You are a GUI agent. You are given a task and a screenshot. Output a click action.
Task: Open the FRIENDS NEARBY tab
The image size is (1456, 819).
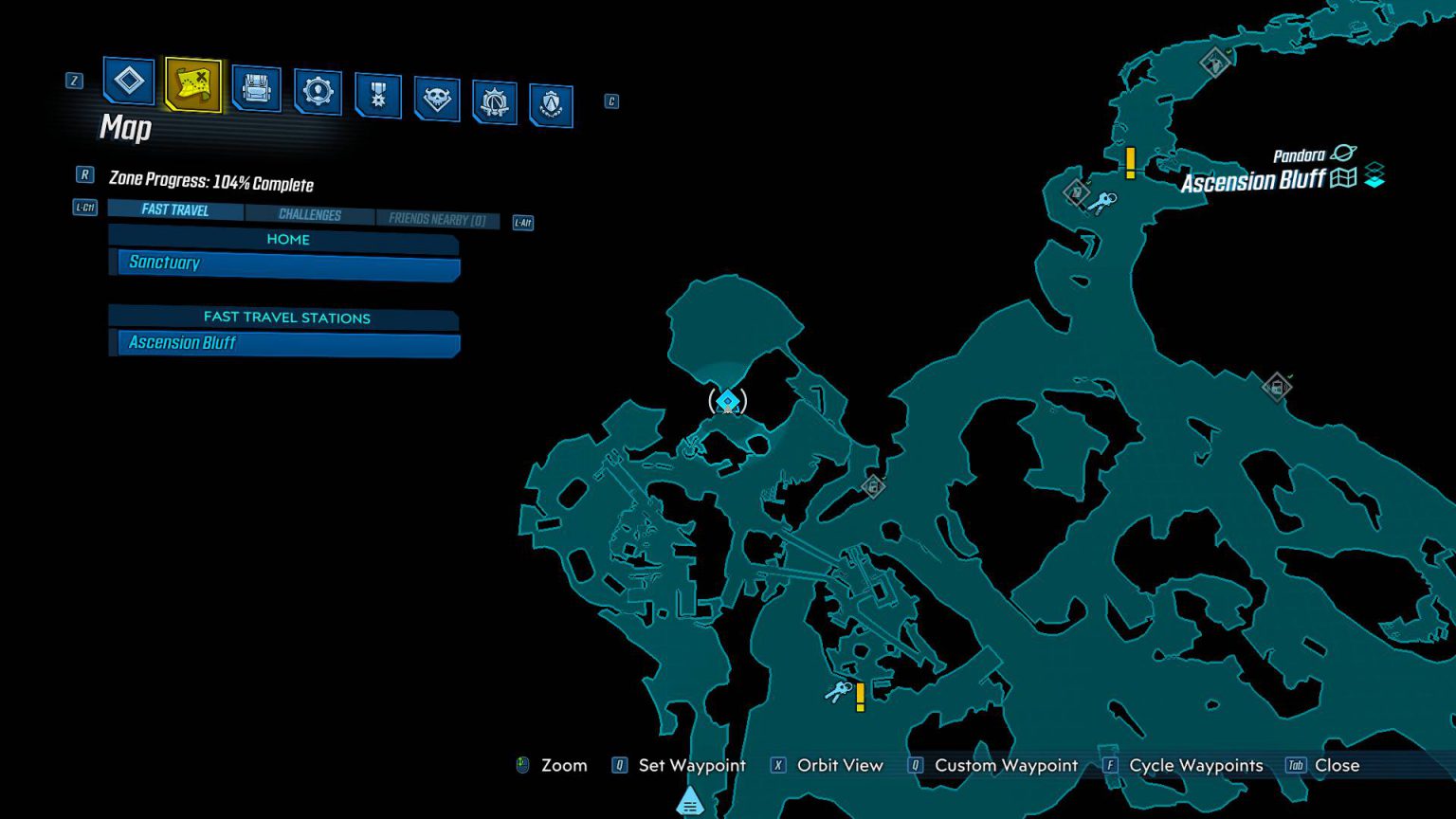coord(437,220)
